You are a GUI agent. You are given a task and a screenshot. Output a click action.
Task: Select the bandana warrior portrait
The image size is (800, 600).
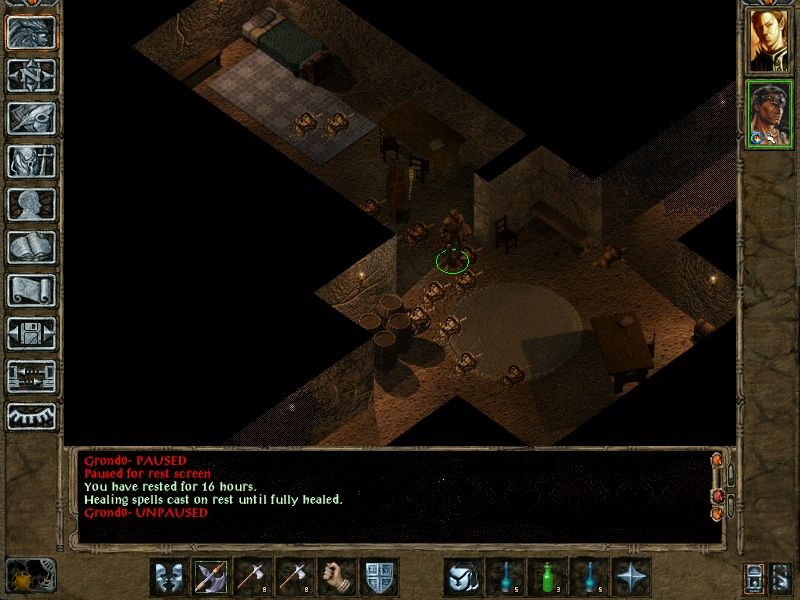click(769, 113)
